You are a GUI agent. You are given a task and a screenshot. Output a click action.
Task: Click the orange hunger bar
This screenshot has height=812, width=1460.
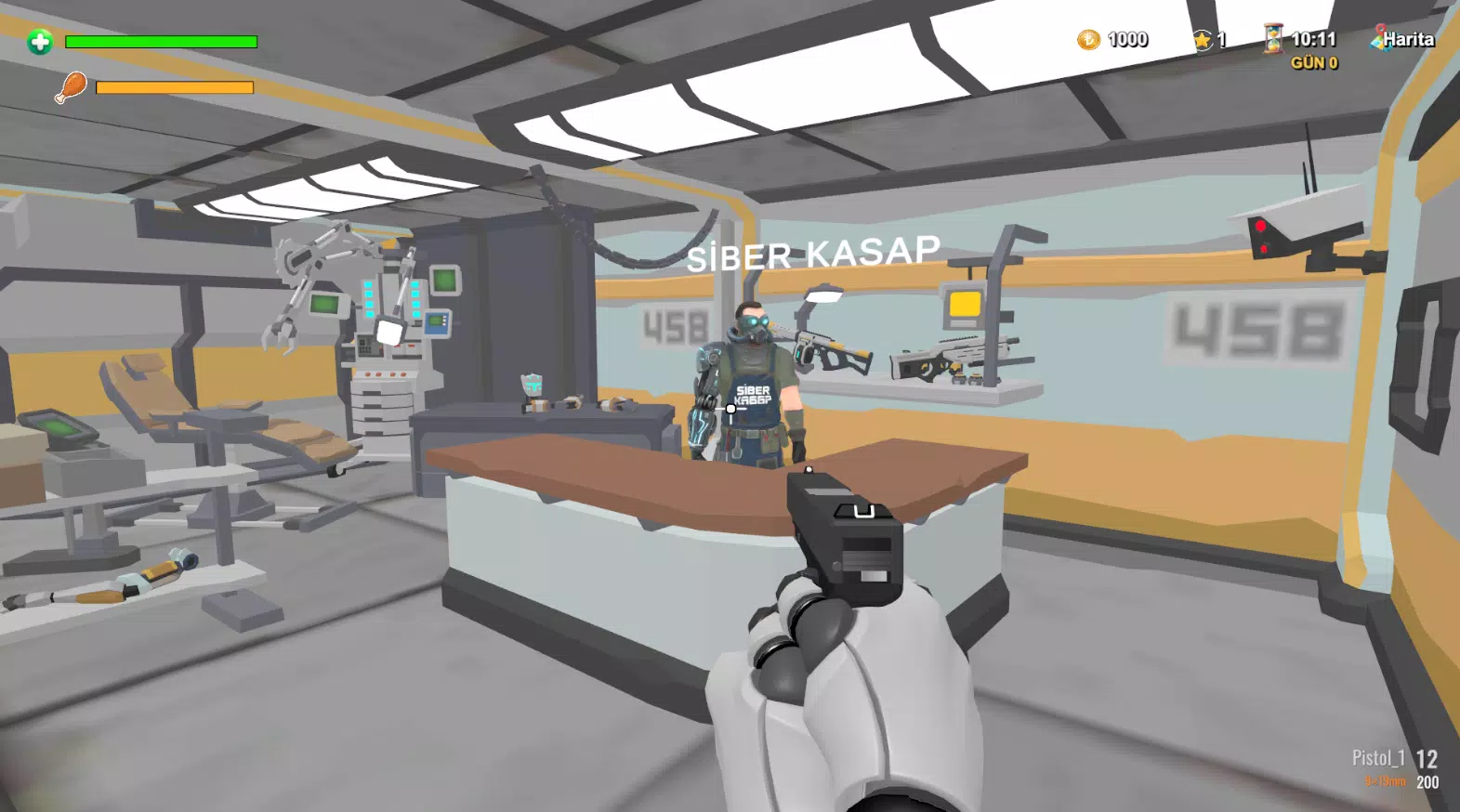click(x=177, y=86)
